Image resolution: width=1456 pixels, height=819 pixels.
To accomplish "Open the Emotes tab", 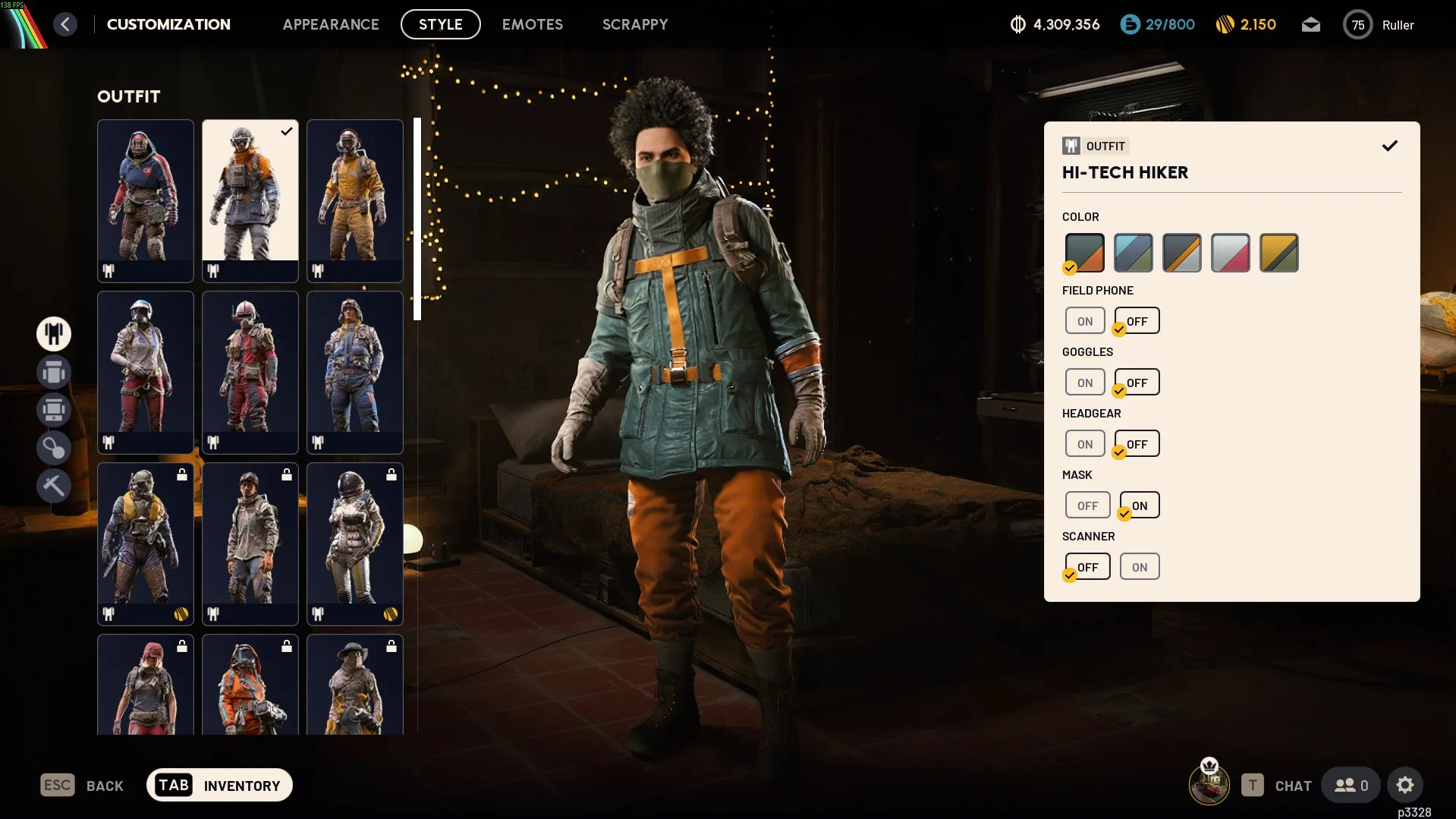I will click(532, 24).
